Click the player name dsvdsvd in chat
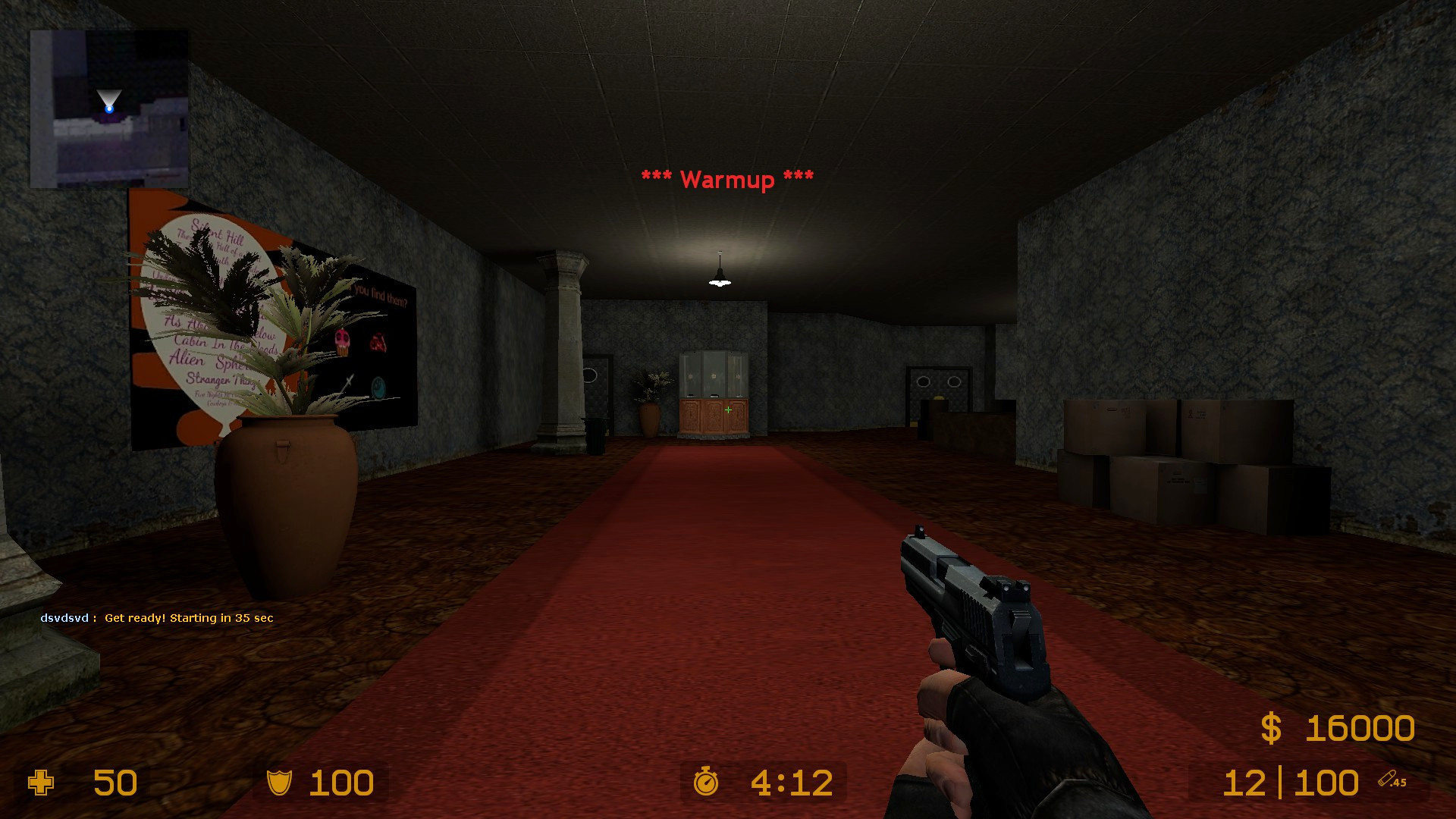1456x819 pixels. pyautogui.click(x=64, y=618)
